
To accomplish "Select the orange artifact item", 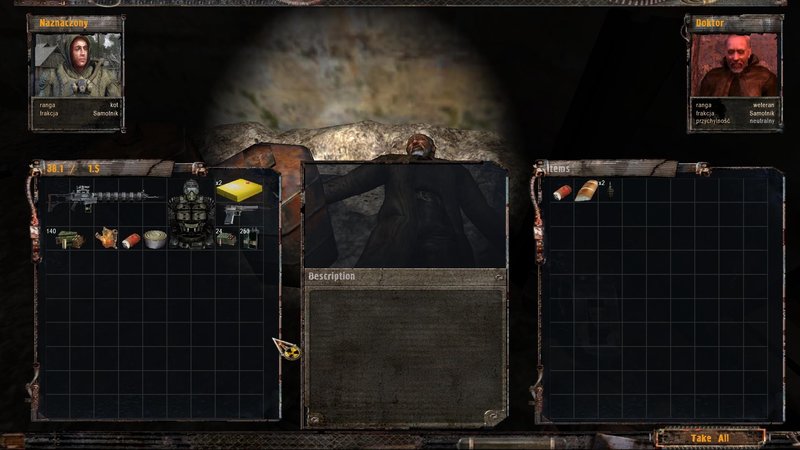I will pyautogui.click(x=104, y=240).
